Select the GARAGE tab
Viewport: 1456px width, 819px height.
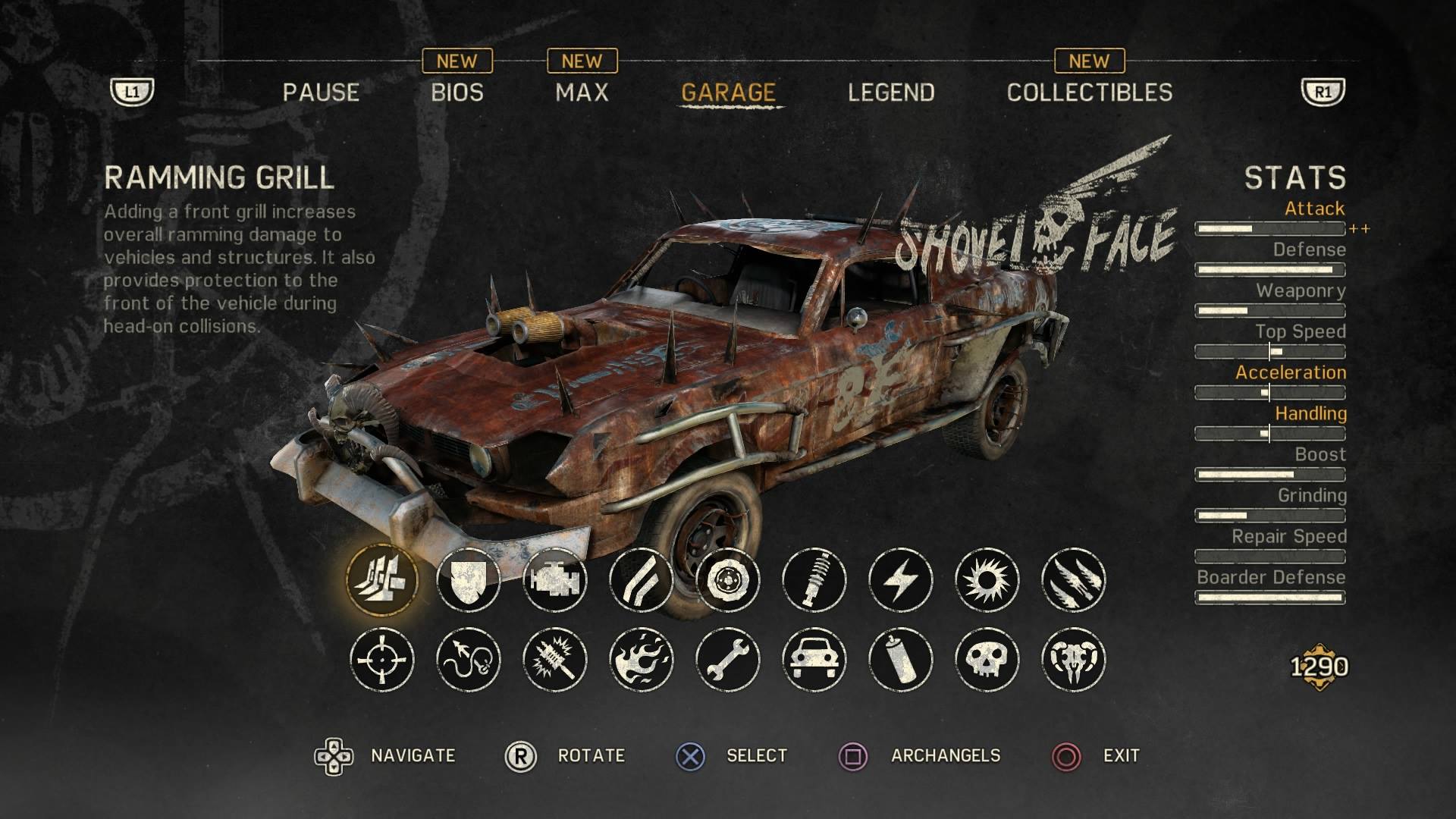tap(728, 93)
